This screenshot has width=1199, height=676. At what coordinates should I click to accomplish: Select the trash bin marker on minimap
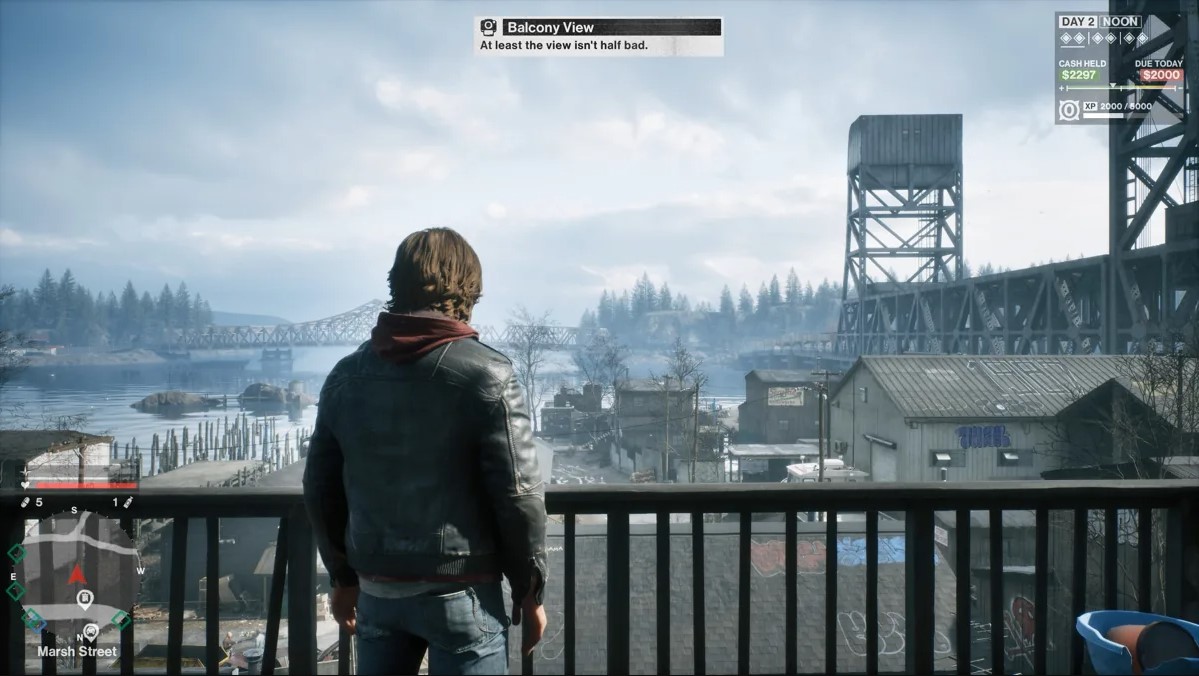coord(84,599)
